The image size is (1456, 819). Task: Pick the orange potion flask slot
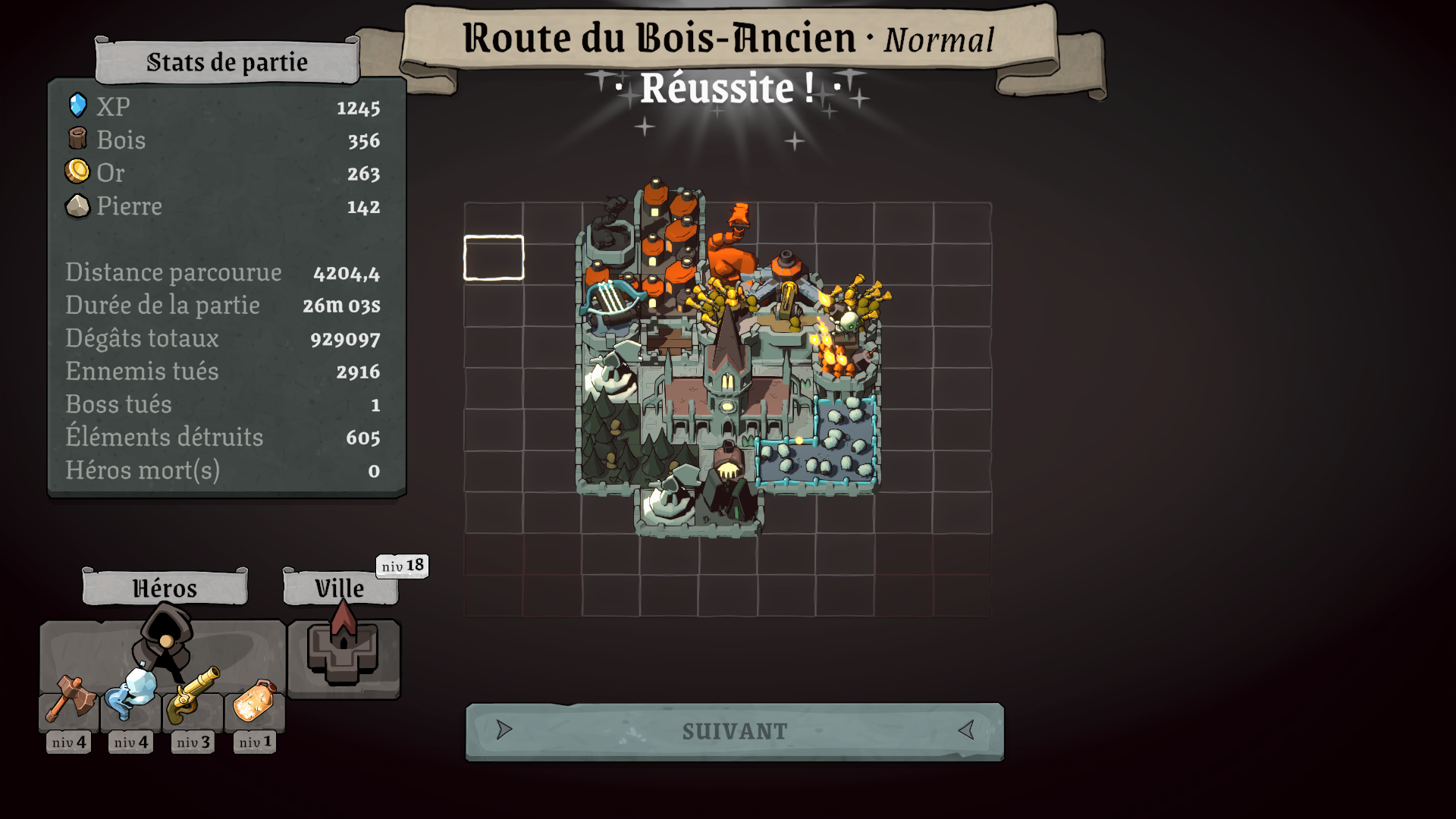tap(255, 701)
